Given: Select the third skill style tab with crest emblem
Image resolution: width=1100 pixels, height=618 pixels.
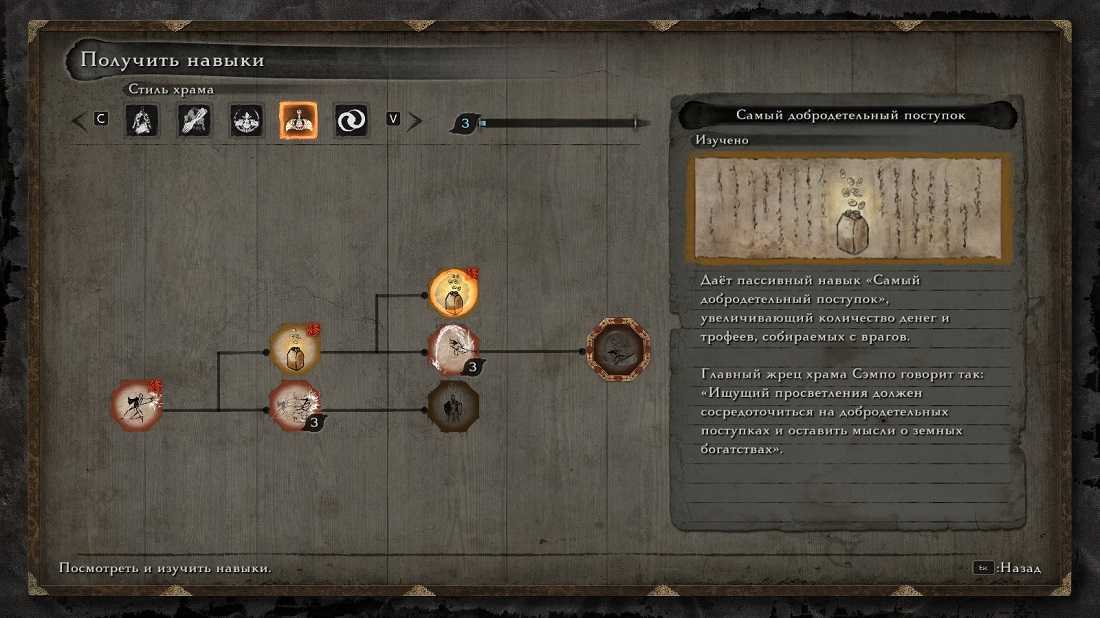Looking at the screenshot, I should (246, 121).
